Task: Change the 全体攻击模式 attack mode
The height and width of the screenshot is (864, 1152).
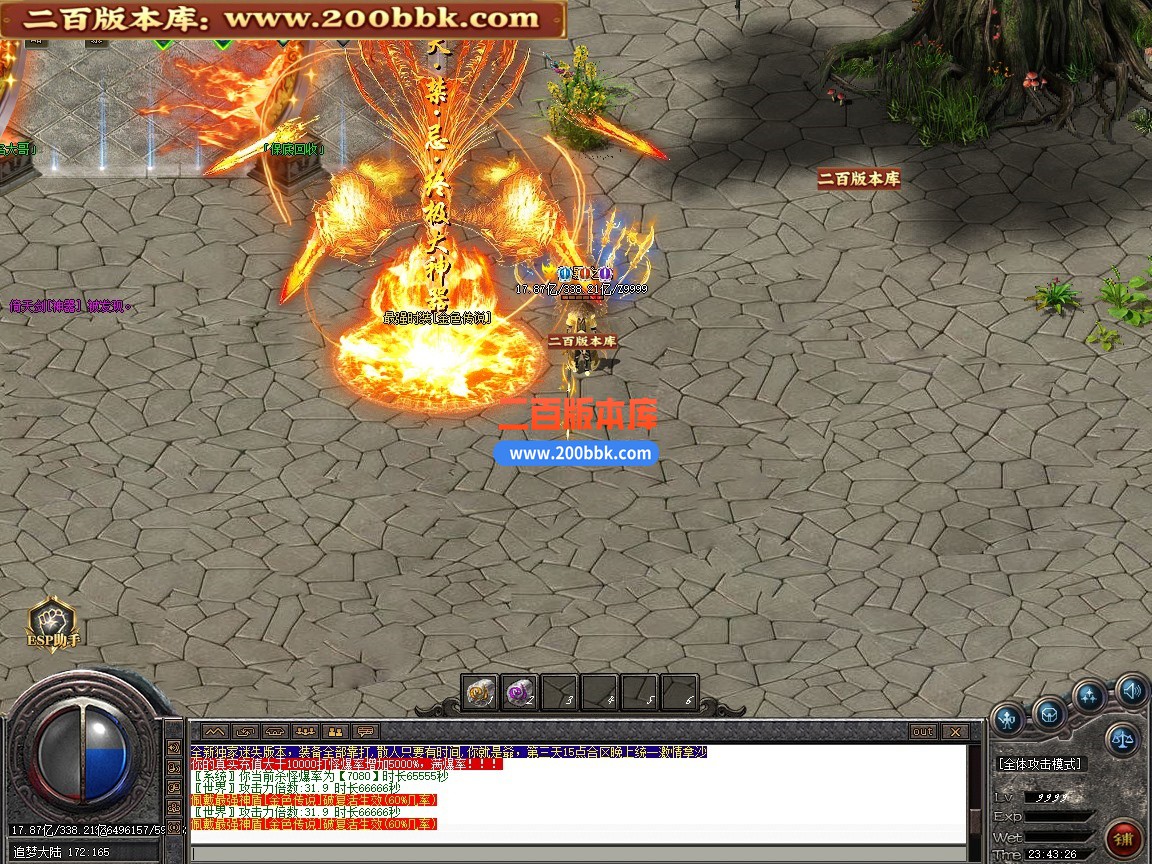Action: pos(1040,764)
